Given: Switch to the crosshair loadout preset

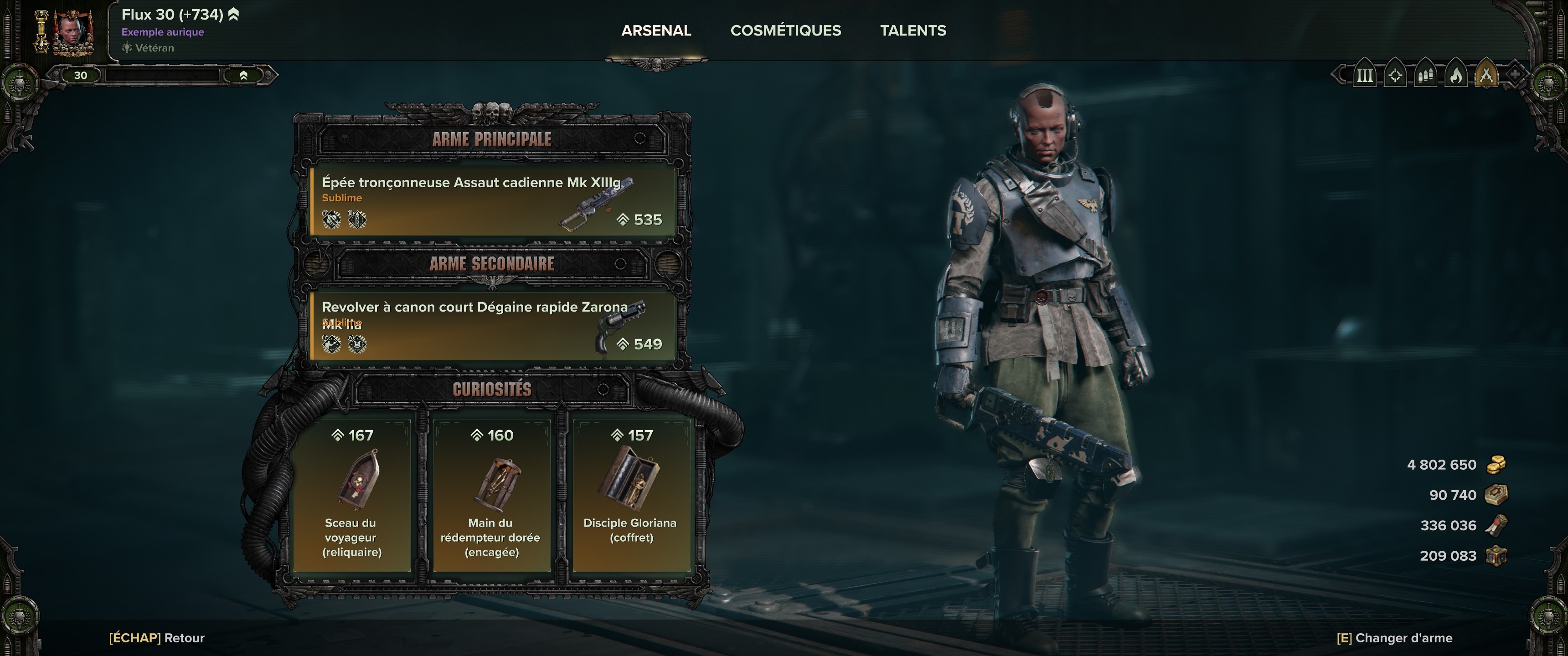Looking at the screenshot, I should pos(1395,76).
